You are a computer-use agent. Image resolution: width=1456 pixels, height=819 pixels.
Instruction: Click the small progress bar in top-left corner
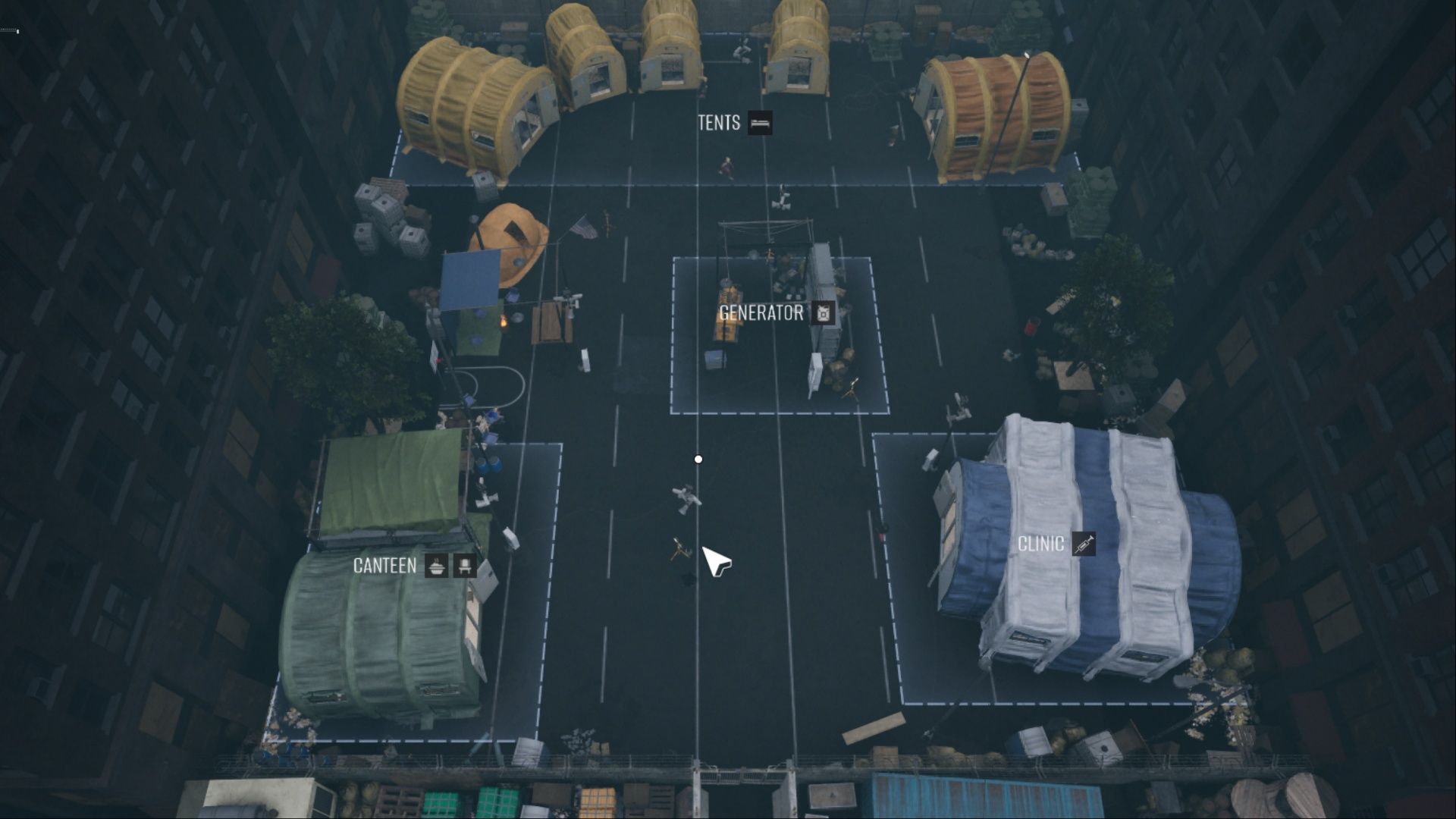(9, 31)
